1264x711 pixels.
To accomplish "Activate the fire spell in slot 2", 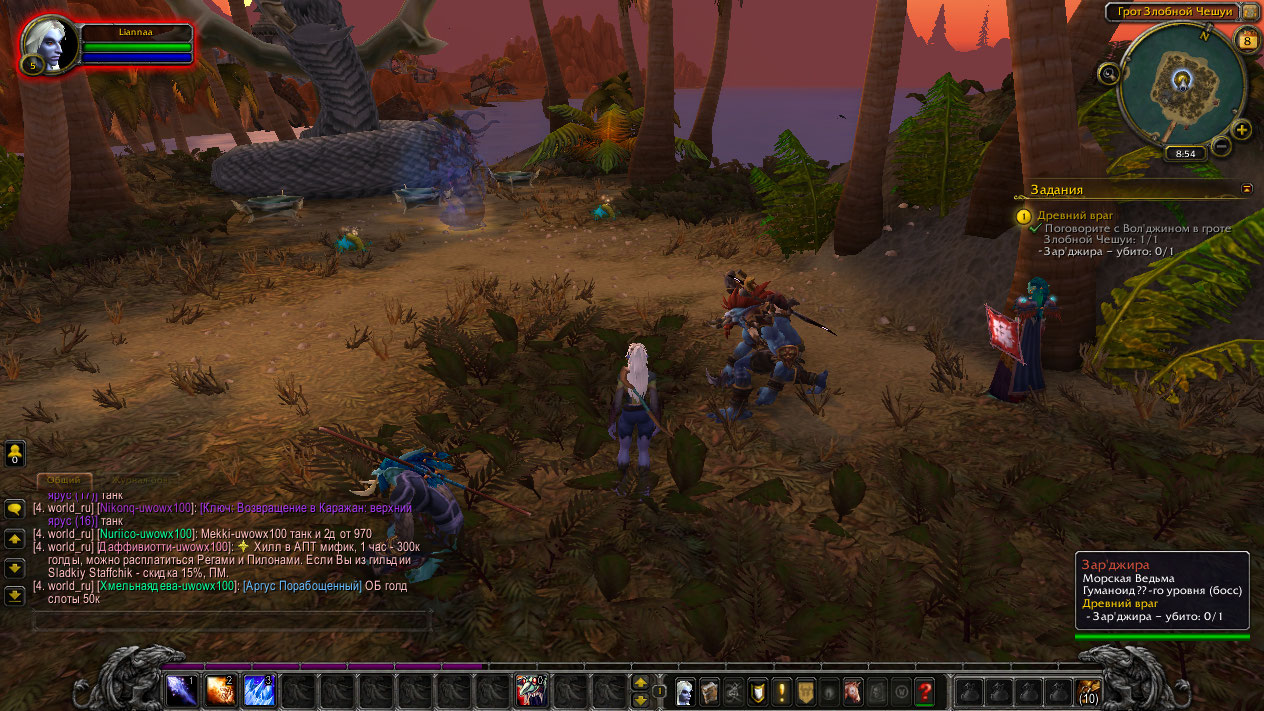I will (220, 690).
